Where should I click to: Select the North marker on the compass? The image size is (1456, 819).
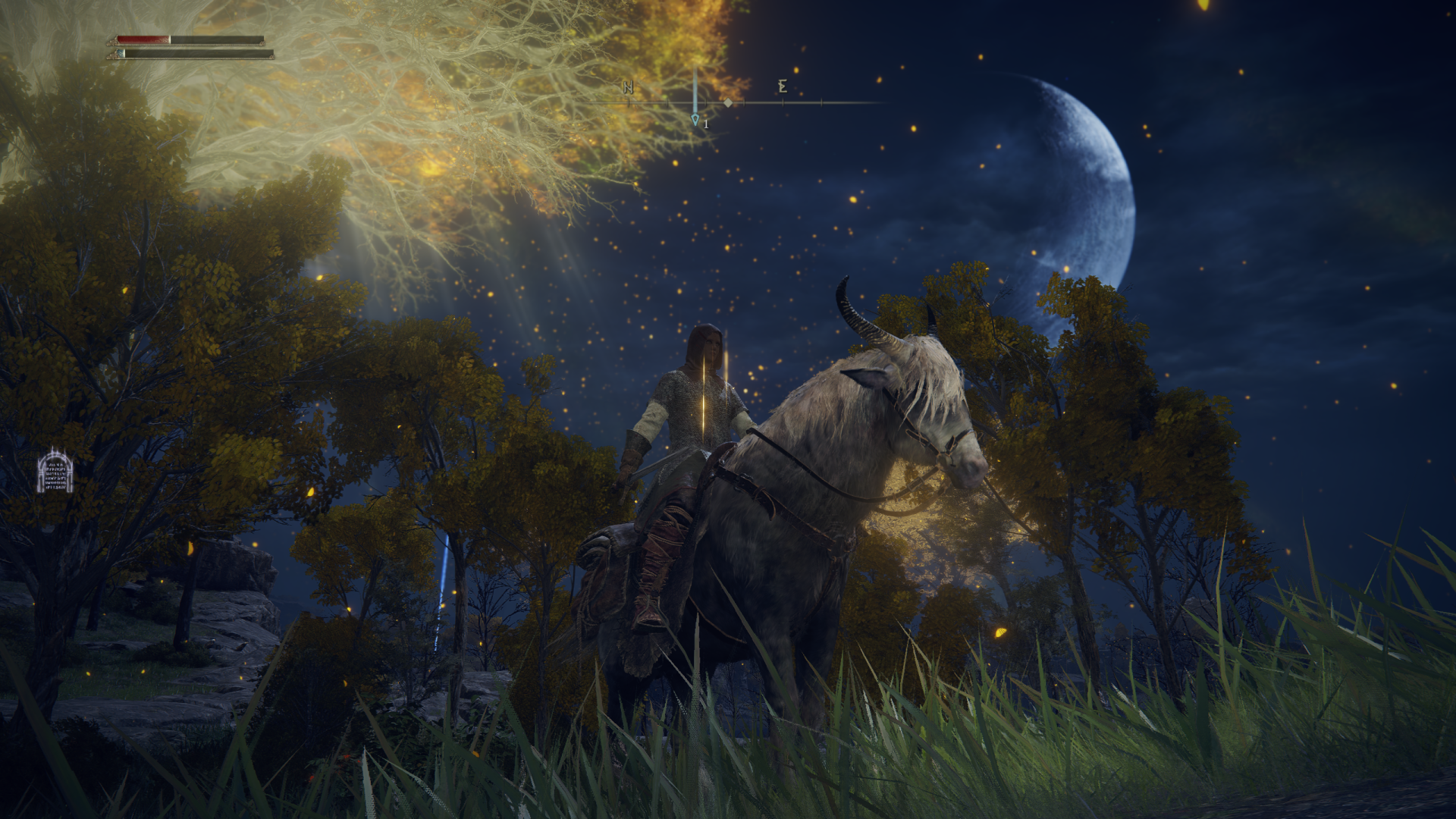(x=627, y=86)
